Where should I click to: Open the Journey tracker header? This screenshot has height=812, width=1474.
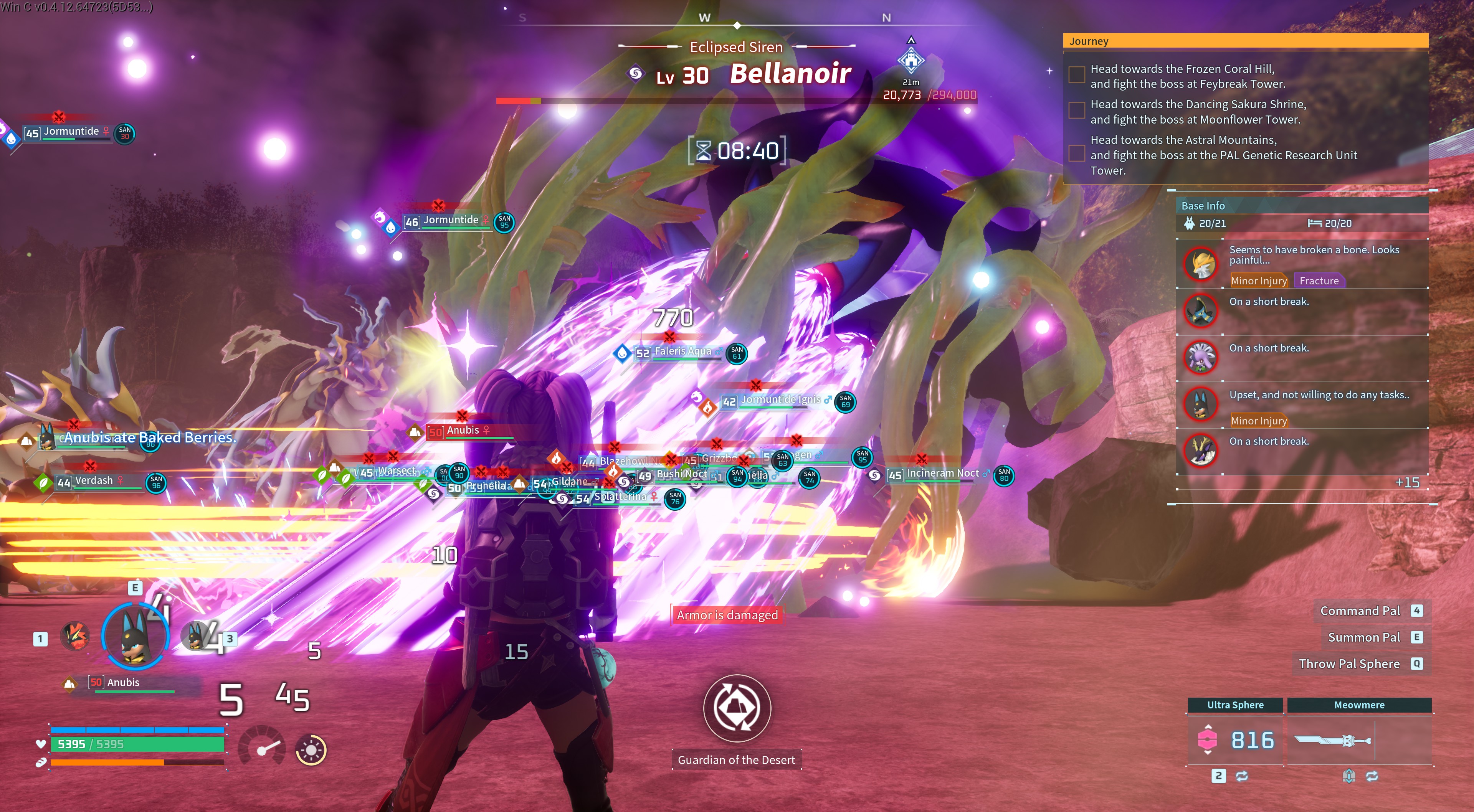(1244, 41)
